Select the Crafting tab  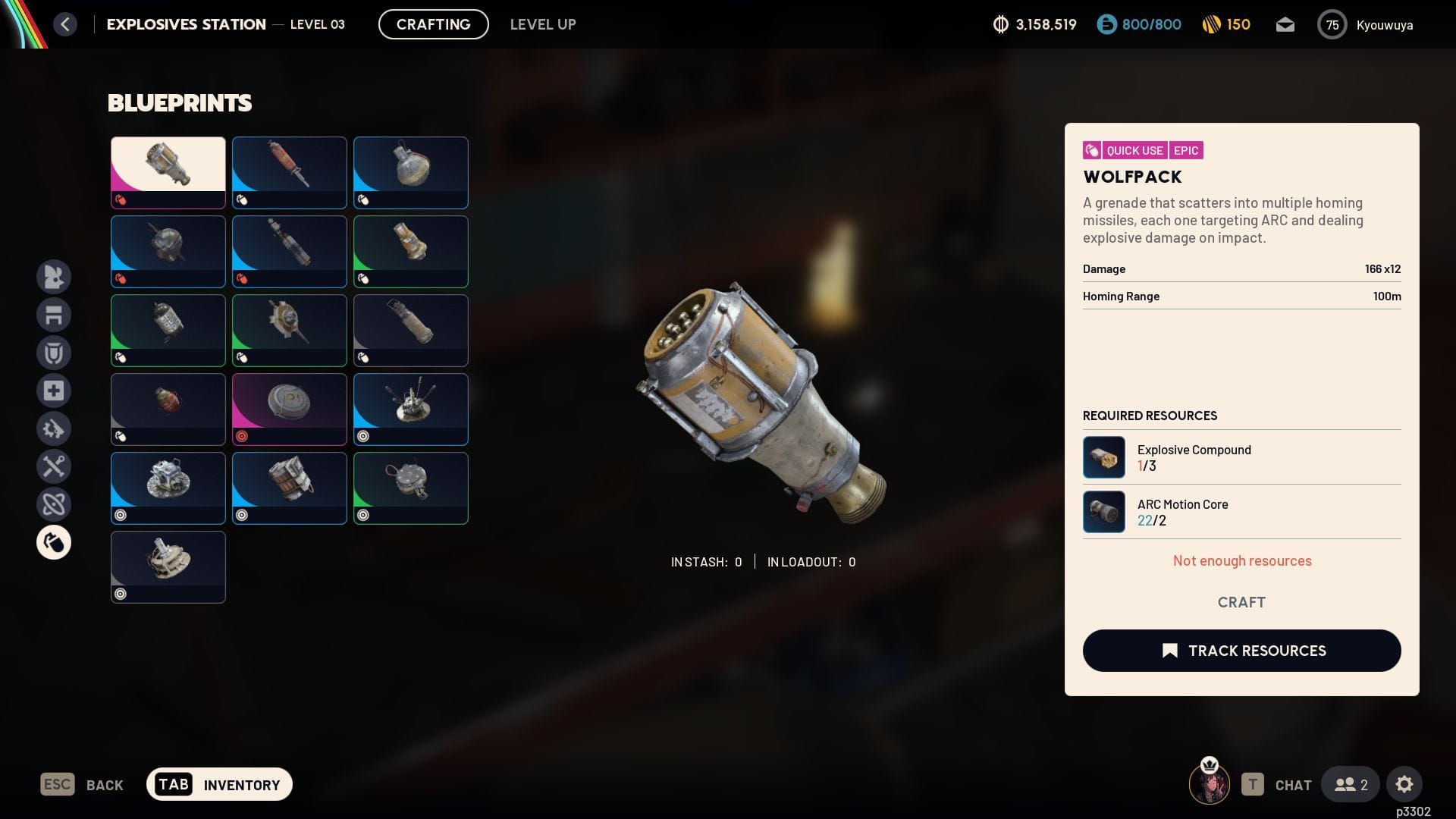[x=433, y=24]
